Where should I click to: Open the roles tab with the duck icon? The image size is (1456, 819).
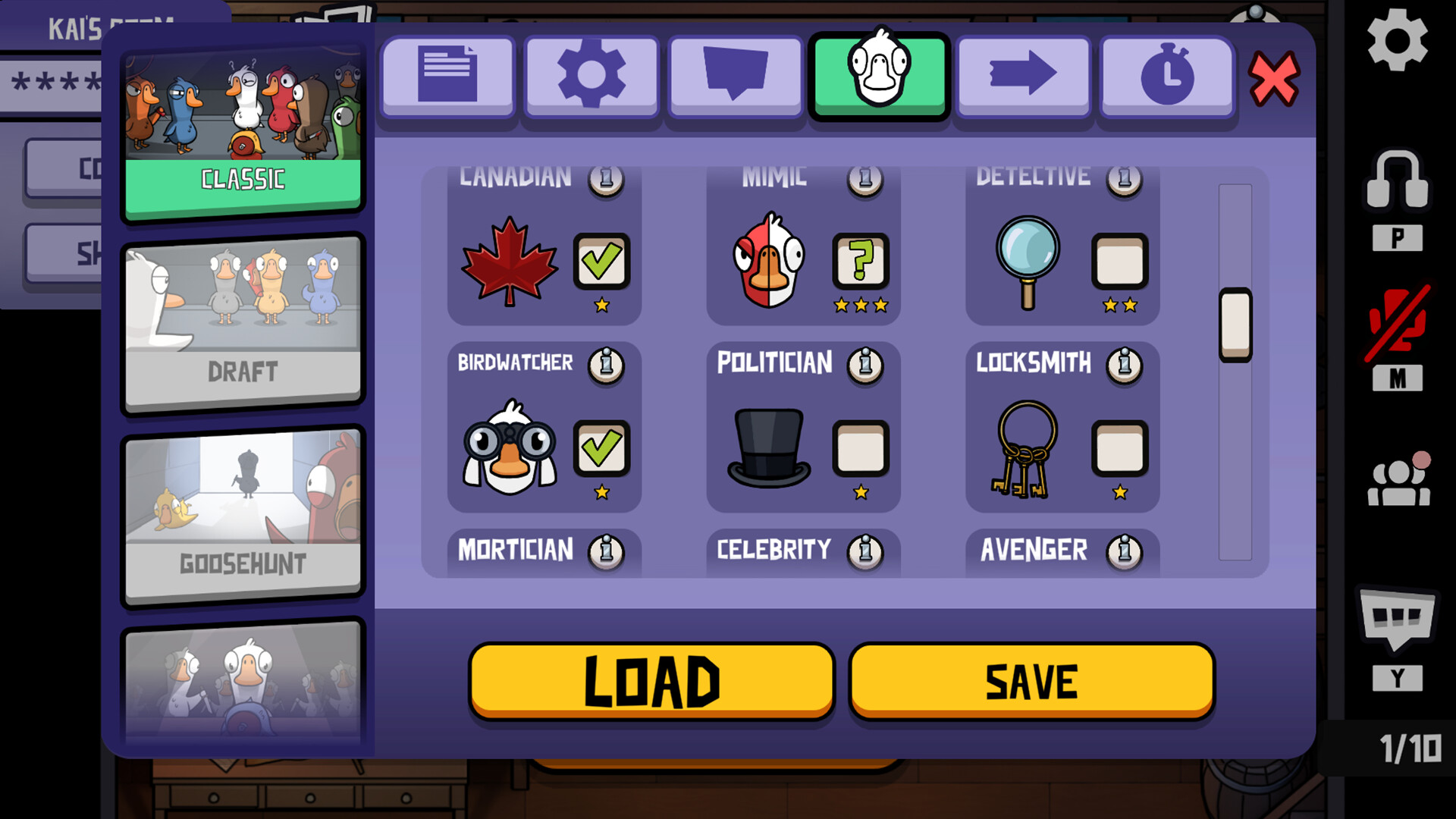879,75
